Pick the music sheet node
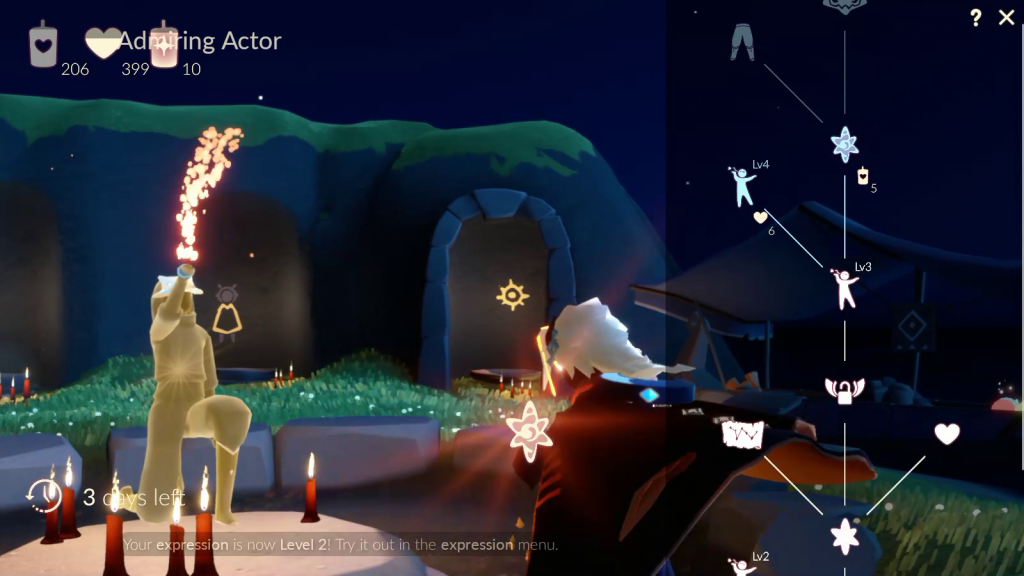The width and height of the screenshot is (1024, 576). [x=743, y=435]
